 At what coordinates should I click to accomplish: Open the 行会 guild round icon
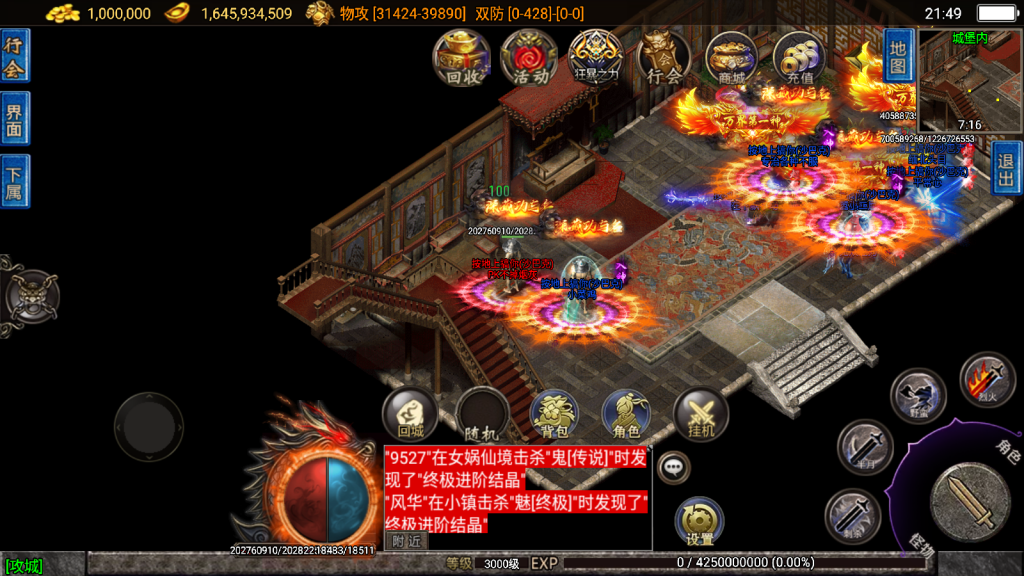pos(664,57)
